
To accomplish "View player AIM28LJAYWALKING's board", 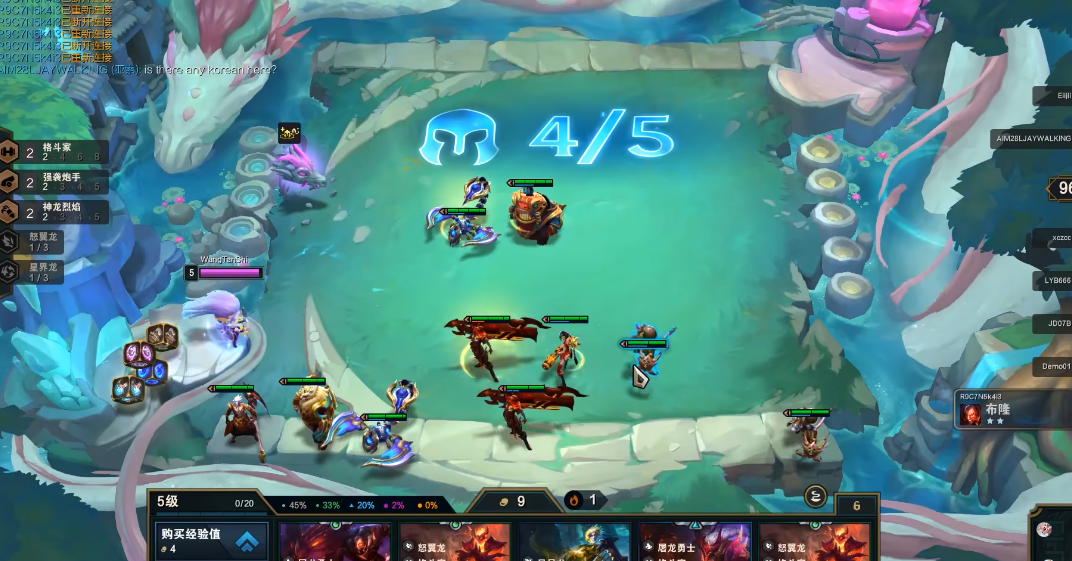I will click(x=1031, y=138).
